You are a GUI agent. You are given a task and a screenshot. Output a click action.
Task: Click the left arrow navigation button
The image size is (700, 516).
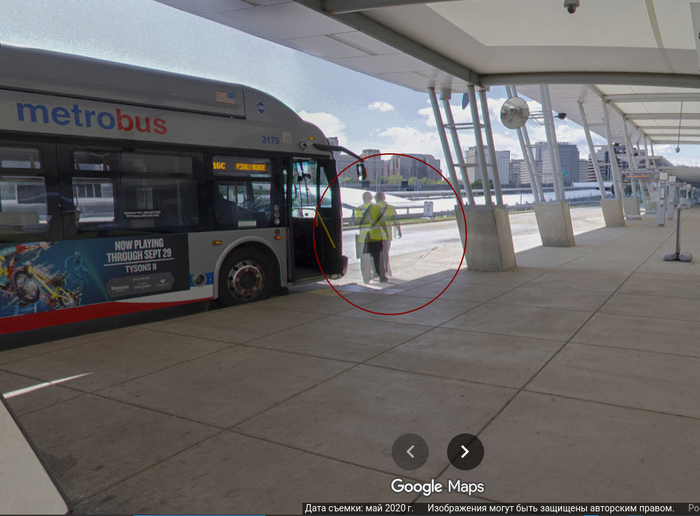(x=410, y=451)
